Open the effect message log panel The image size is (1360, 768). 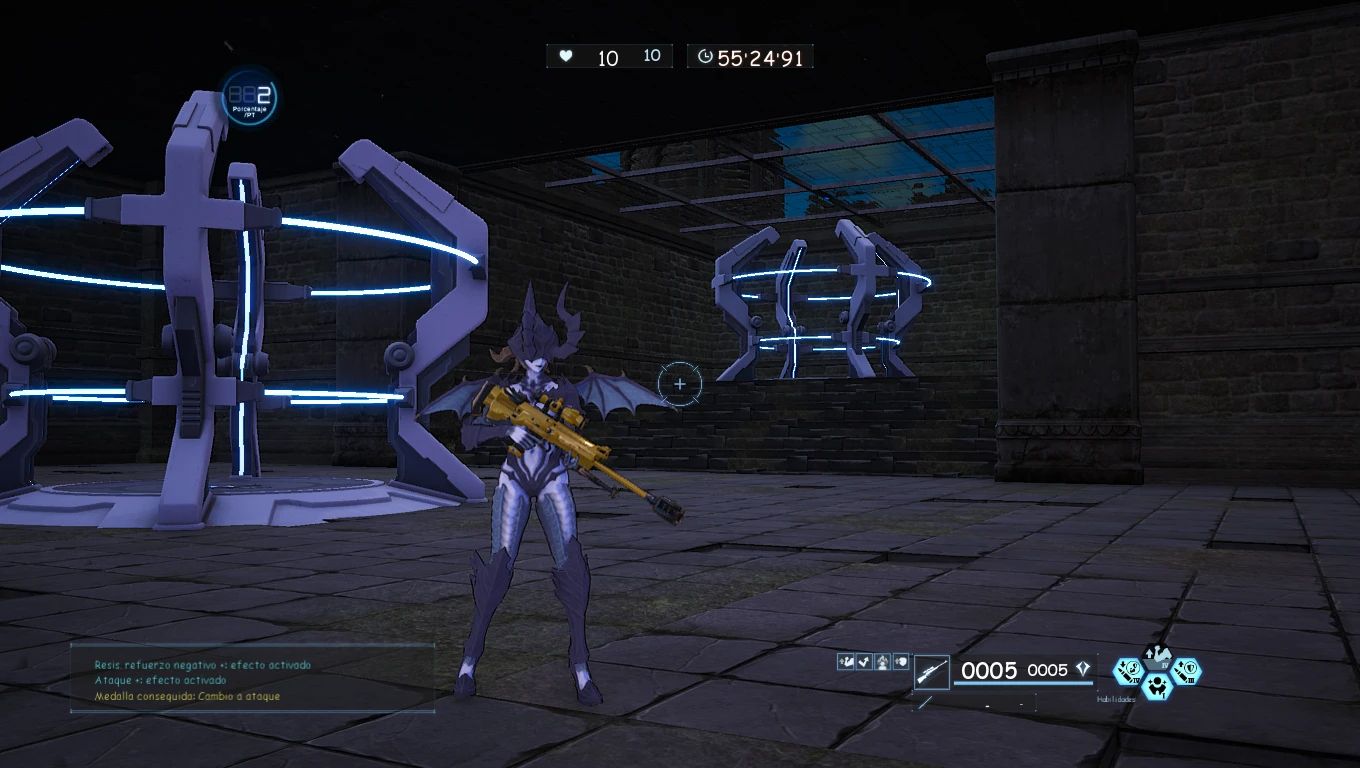coord(252,679)
